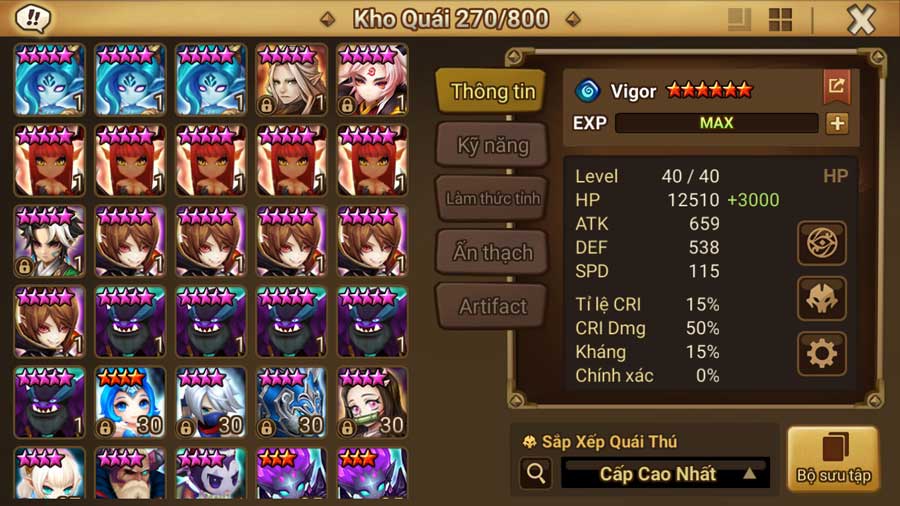Viewport: 900px width, 506px height.
Task: Select the blue-haired level 30 water girl
Action: point(130,402)
